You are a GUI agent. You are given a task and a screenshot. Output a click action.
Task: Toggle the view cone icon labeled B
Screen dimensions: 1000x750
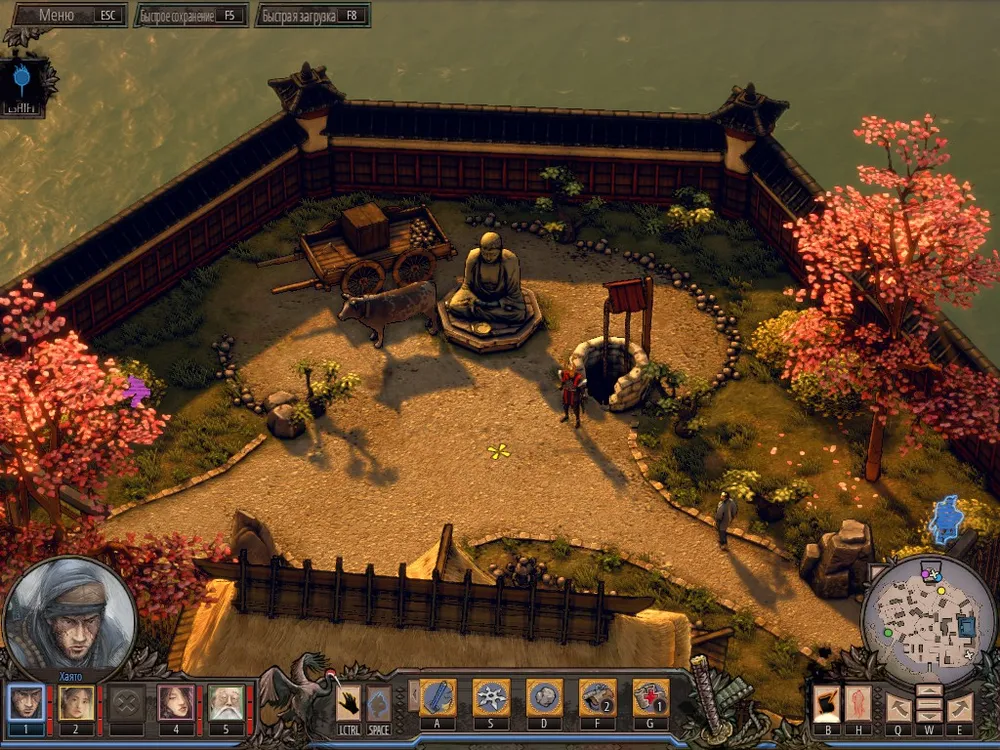[x=826, y=703]
